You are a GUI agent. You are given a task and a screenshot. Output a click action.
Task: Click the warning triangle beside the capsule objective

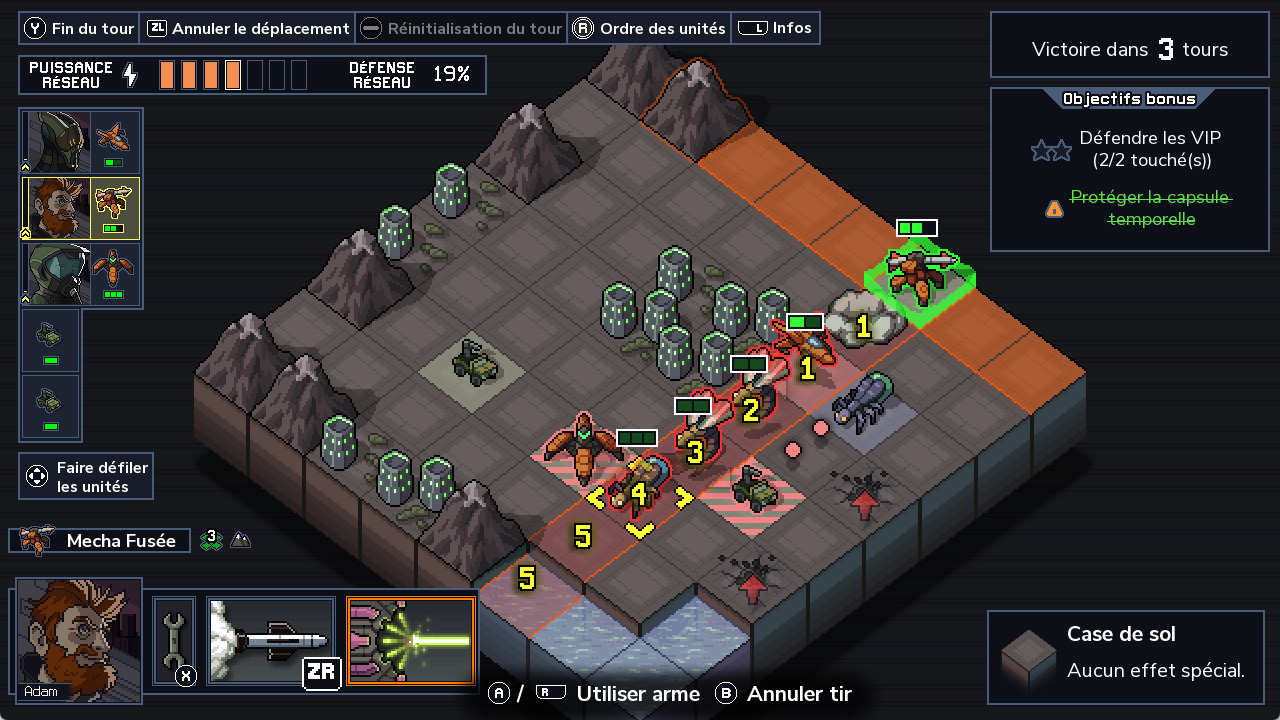1052,209
